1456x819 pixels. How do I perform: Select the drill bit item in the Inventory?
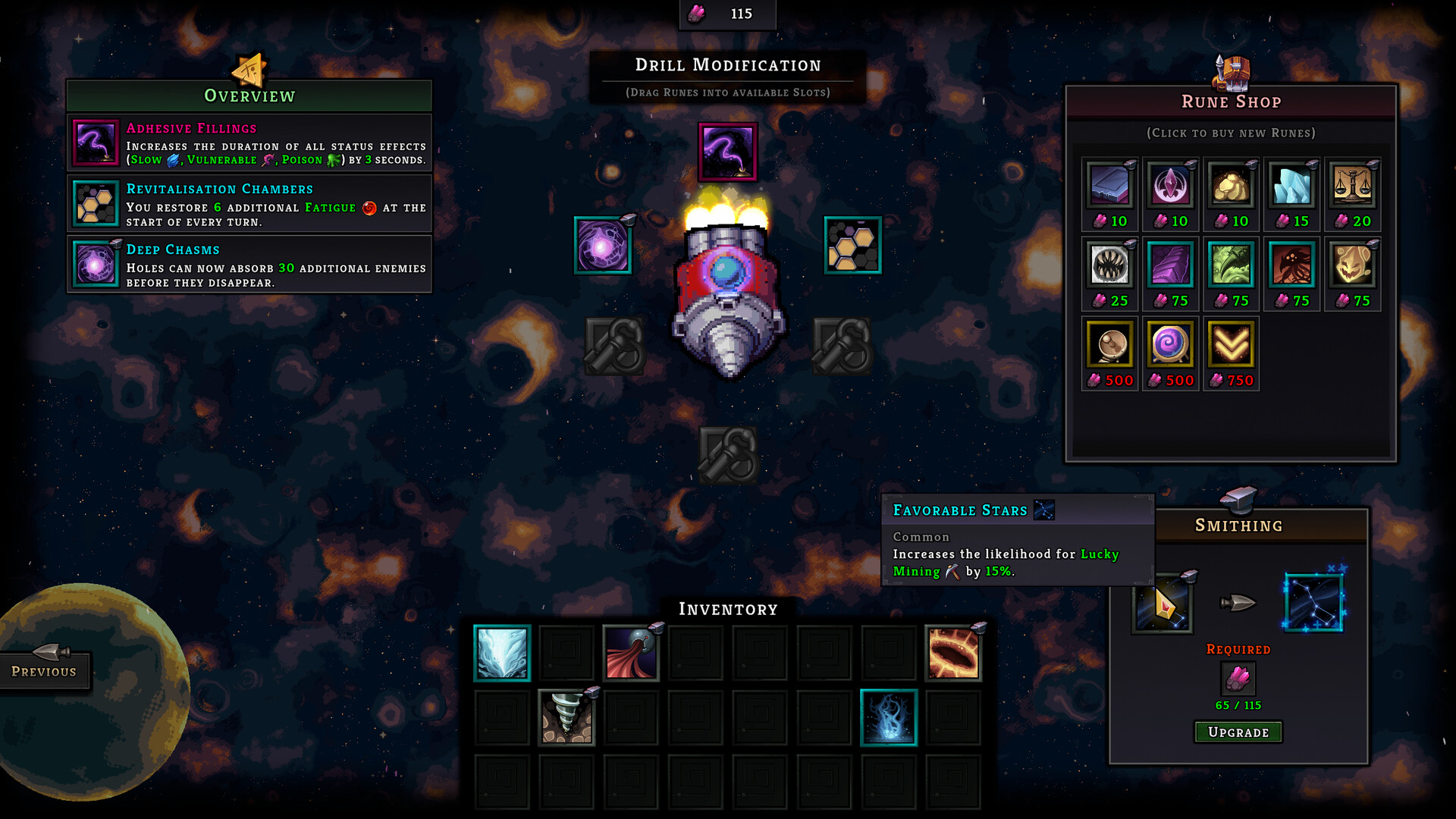[x=566, y=717]
